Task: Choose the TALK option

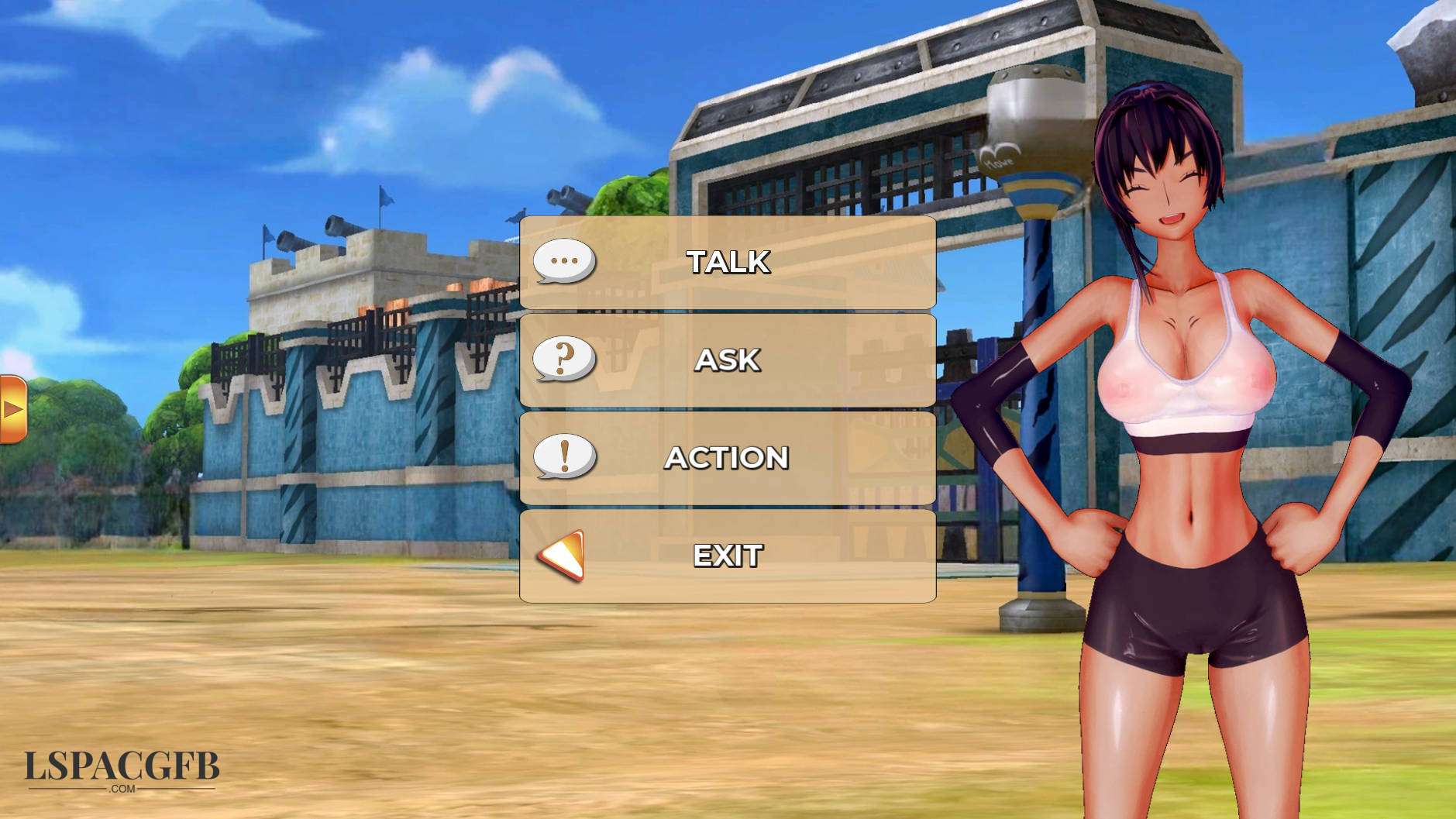Action: coord(727,262)
